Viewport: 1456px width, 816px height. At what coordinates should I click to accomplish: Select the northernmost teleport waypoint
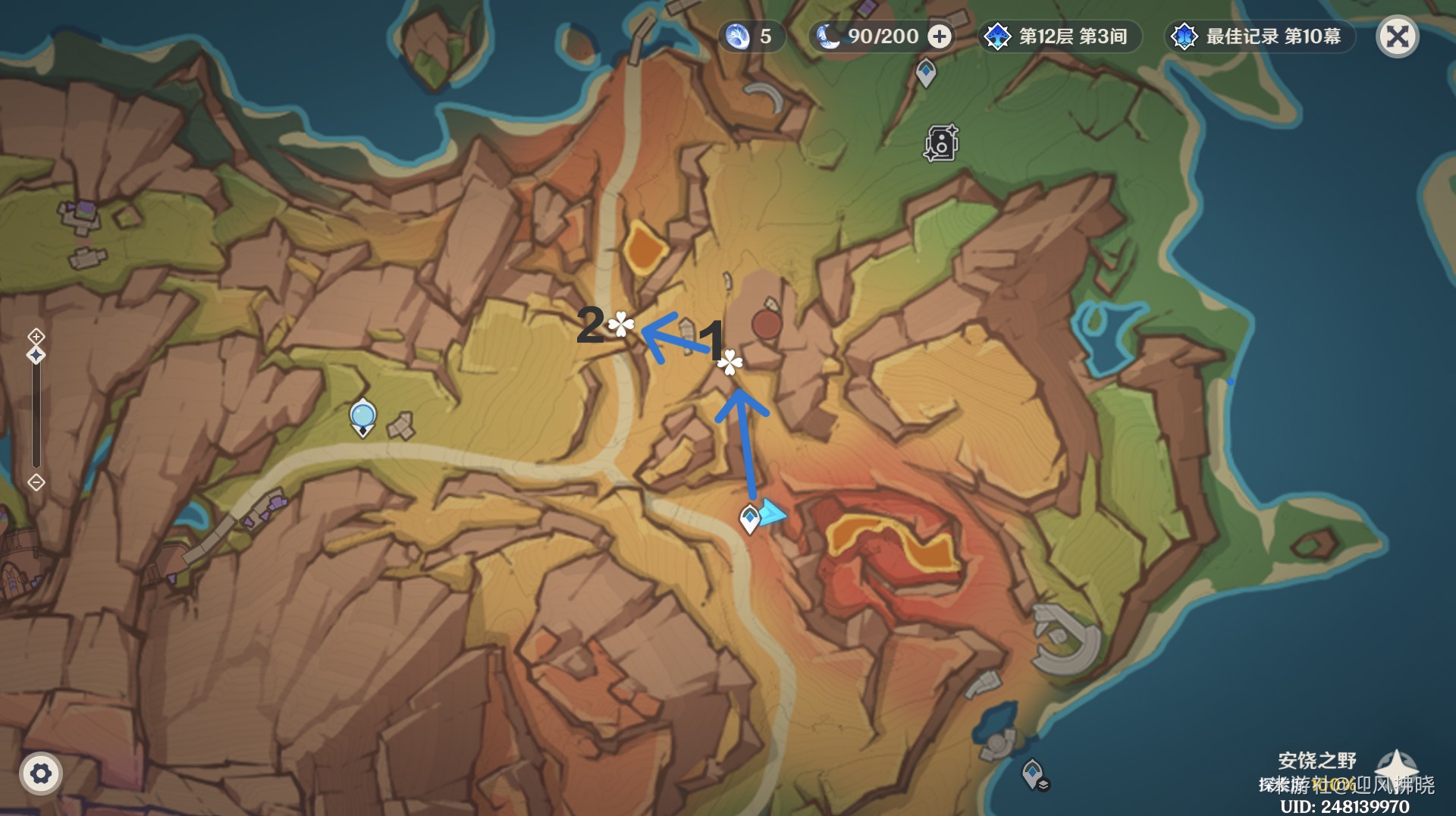pos(926,73)
